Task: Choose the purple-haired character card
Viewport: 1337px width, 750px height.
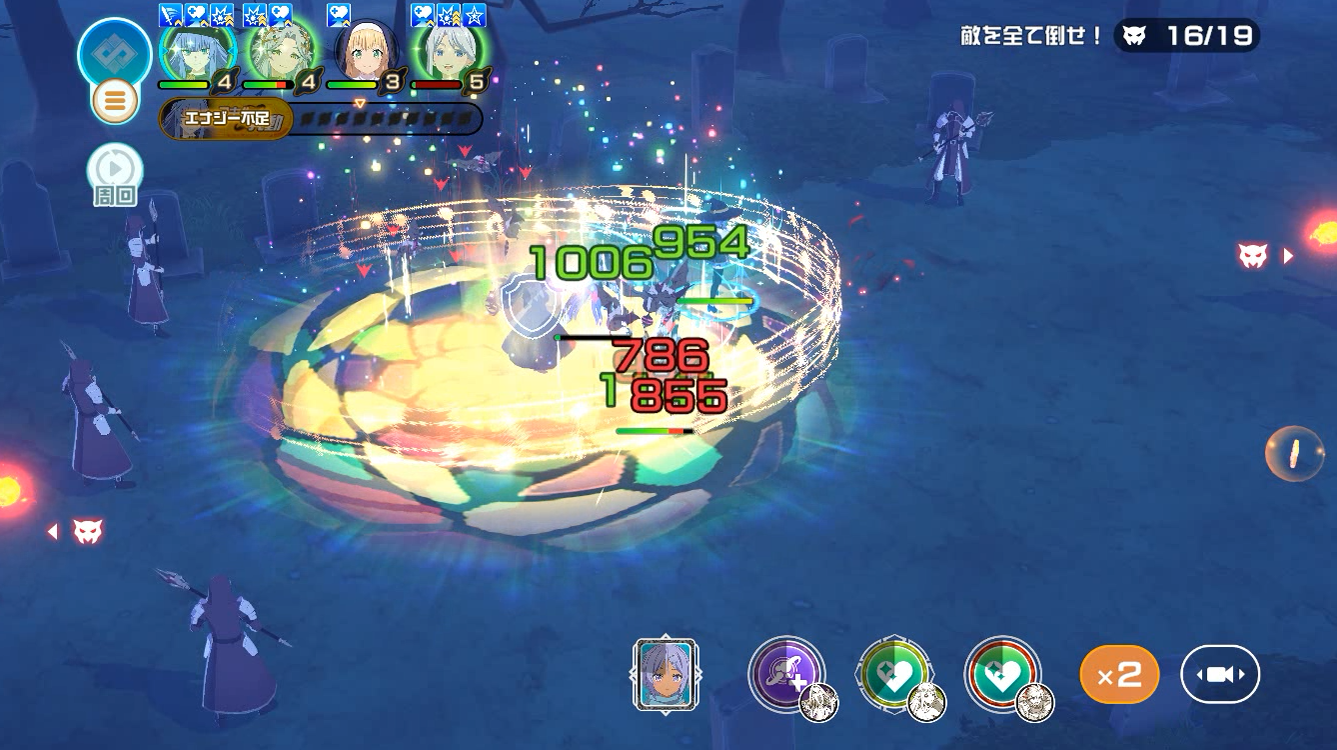Action: pyautogui.click(x=665, y=675)
